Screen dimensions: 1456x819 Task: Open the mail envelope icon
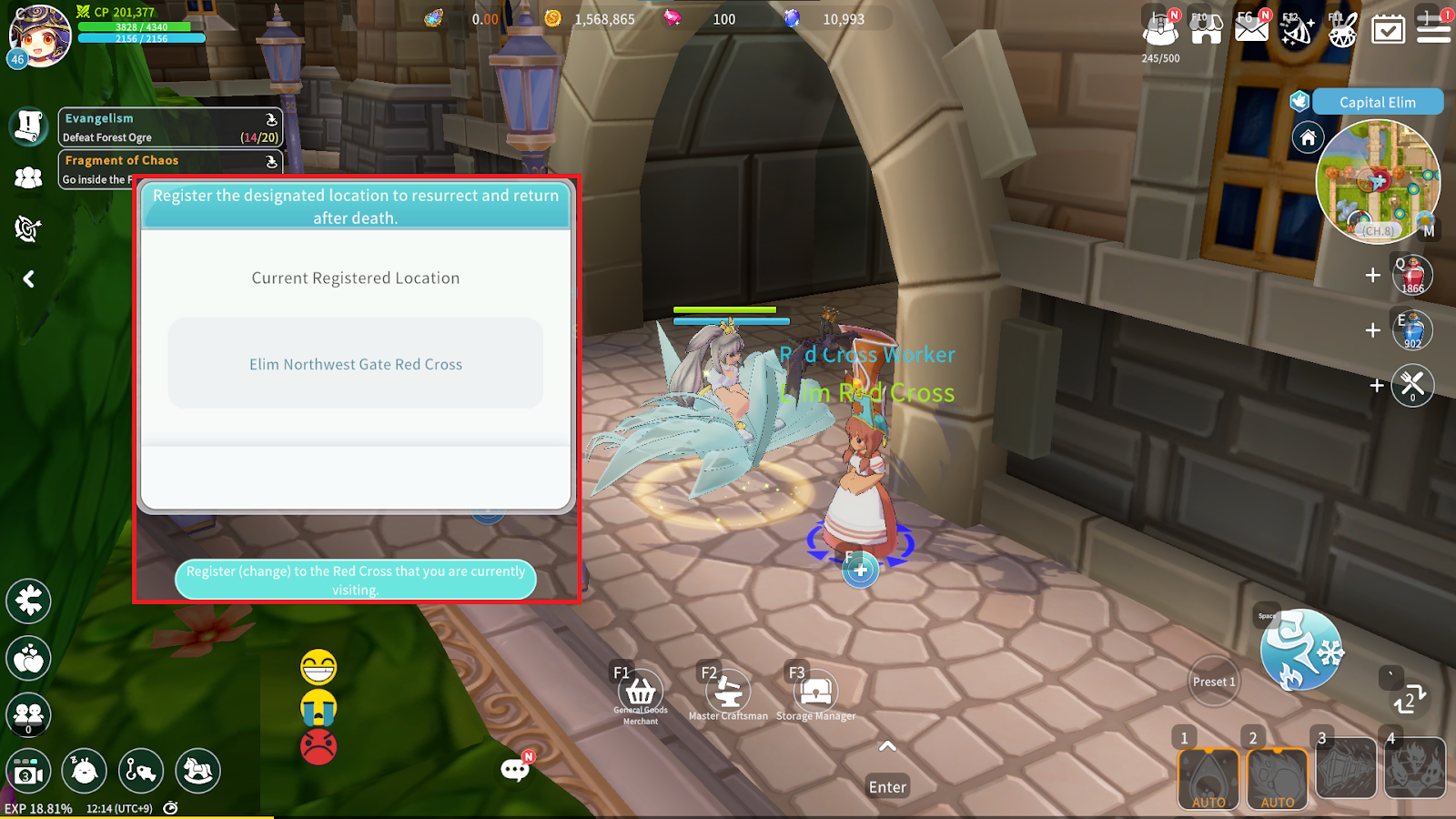pos(1251,28)
